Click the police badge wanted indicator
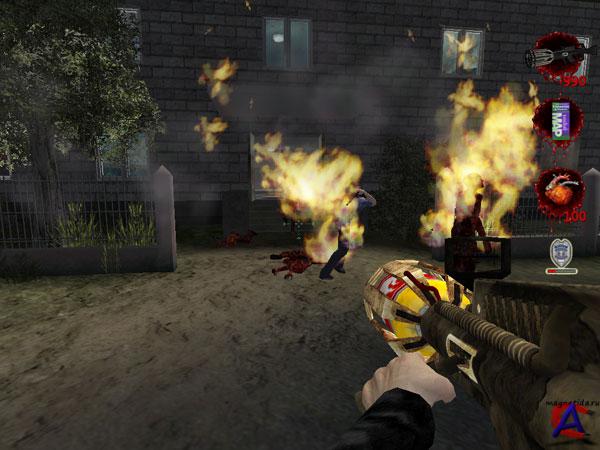 561,253
